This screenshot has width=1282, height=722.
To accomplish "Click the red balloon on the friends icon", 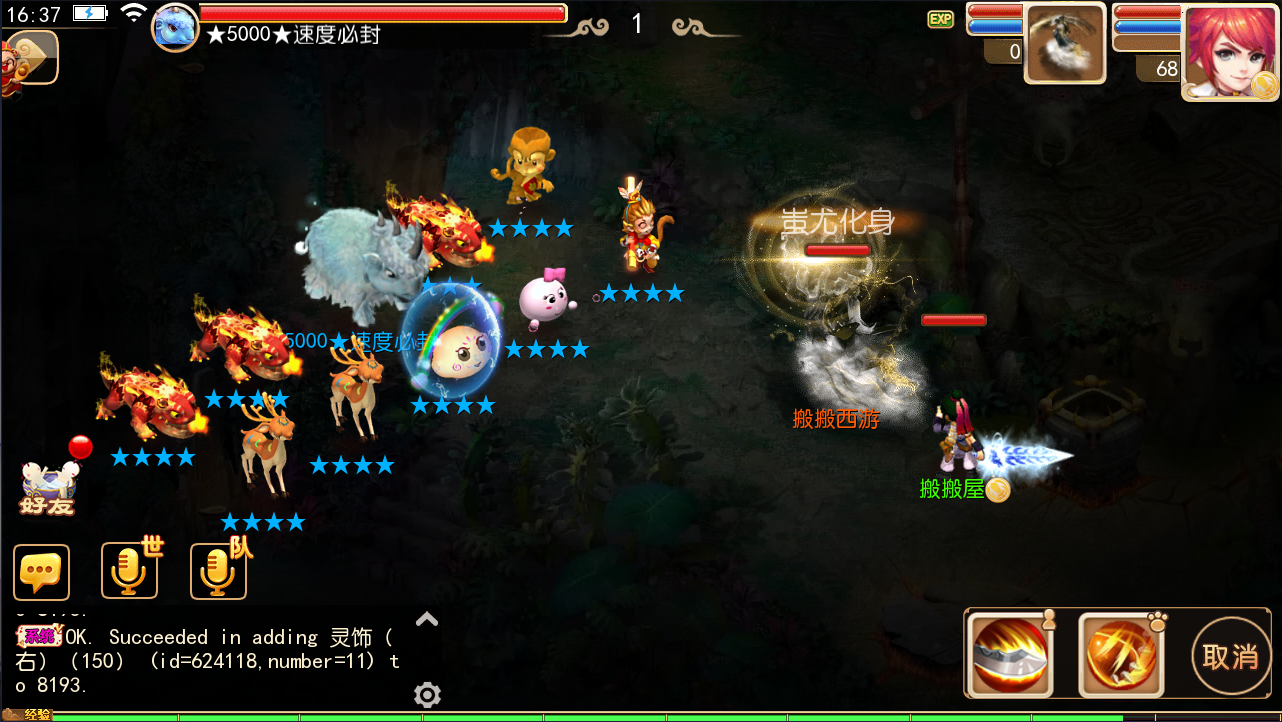I will pyautogui.click(x=79, y=447).
